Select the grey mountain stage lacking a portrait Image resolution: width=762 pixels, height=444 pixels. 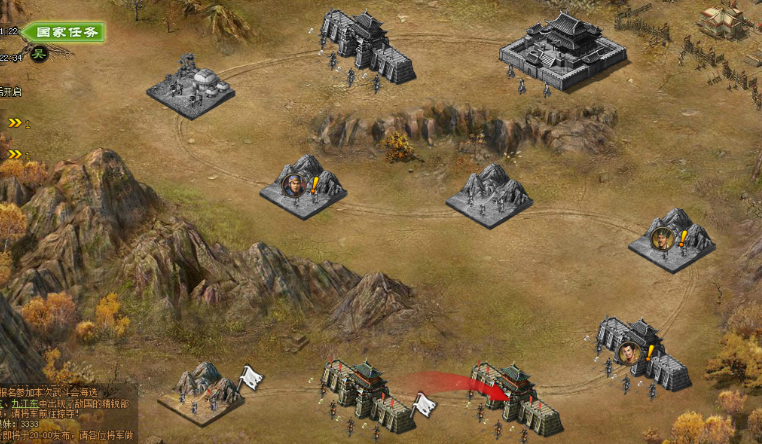pos(489,195)
